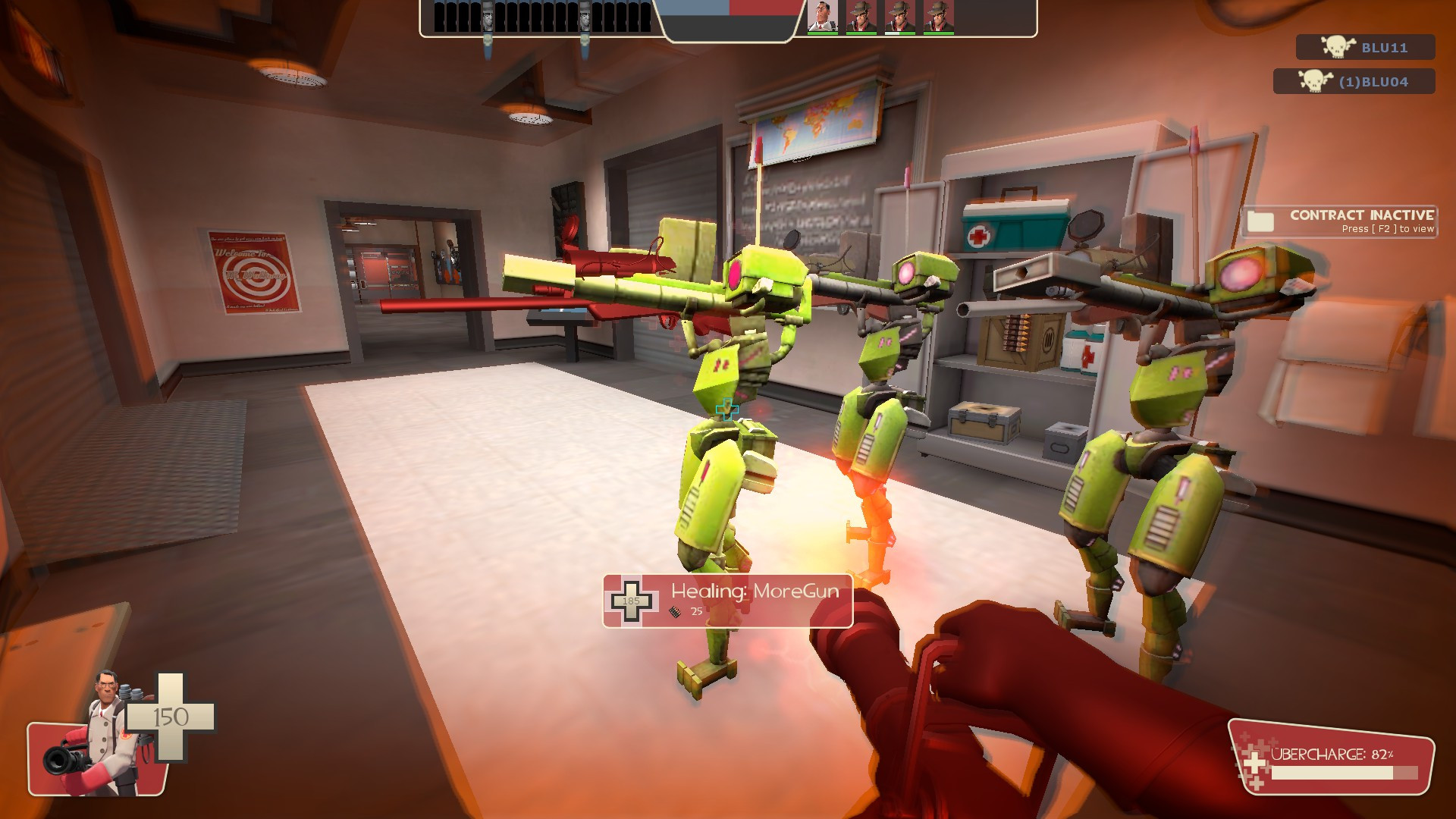Click the crosshair plus in screen center

(x=726, y=409)
